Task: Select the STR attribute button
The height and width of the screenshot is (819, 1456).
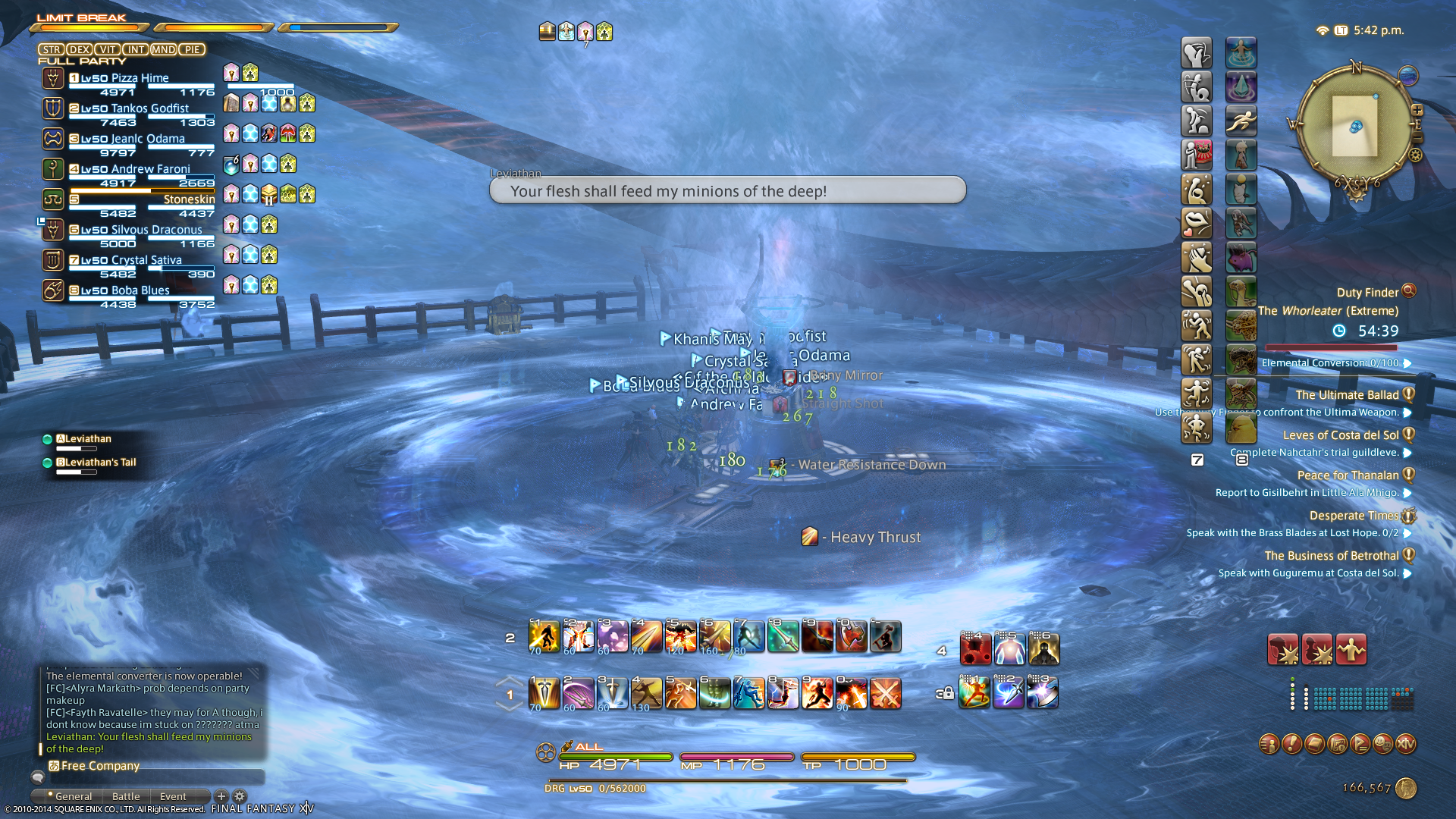Action: pyautogui.click(x=52, y=50)
